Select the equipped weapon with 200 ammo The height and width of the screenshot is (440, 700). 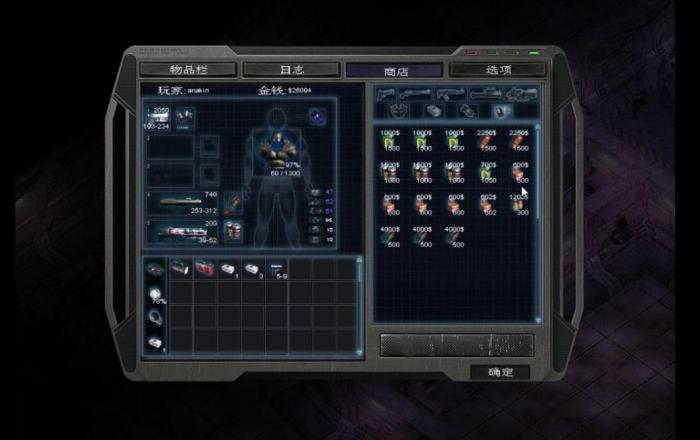185,234
